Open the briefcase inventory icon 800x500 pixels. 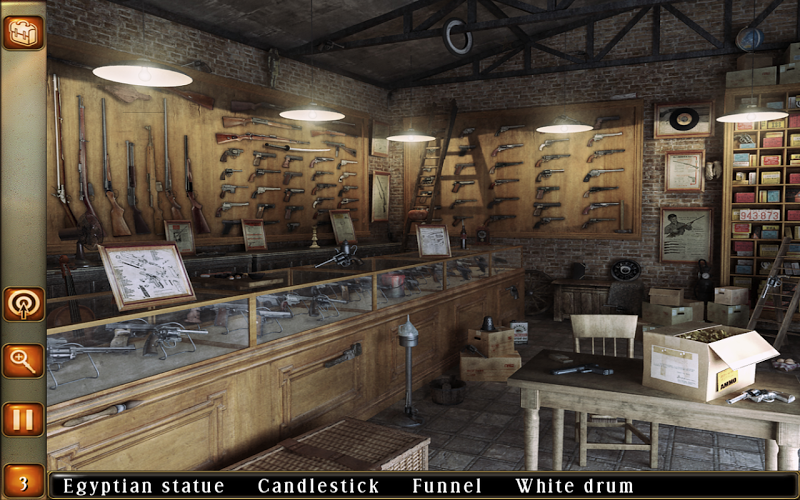point(22,32)
